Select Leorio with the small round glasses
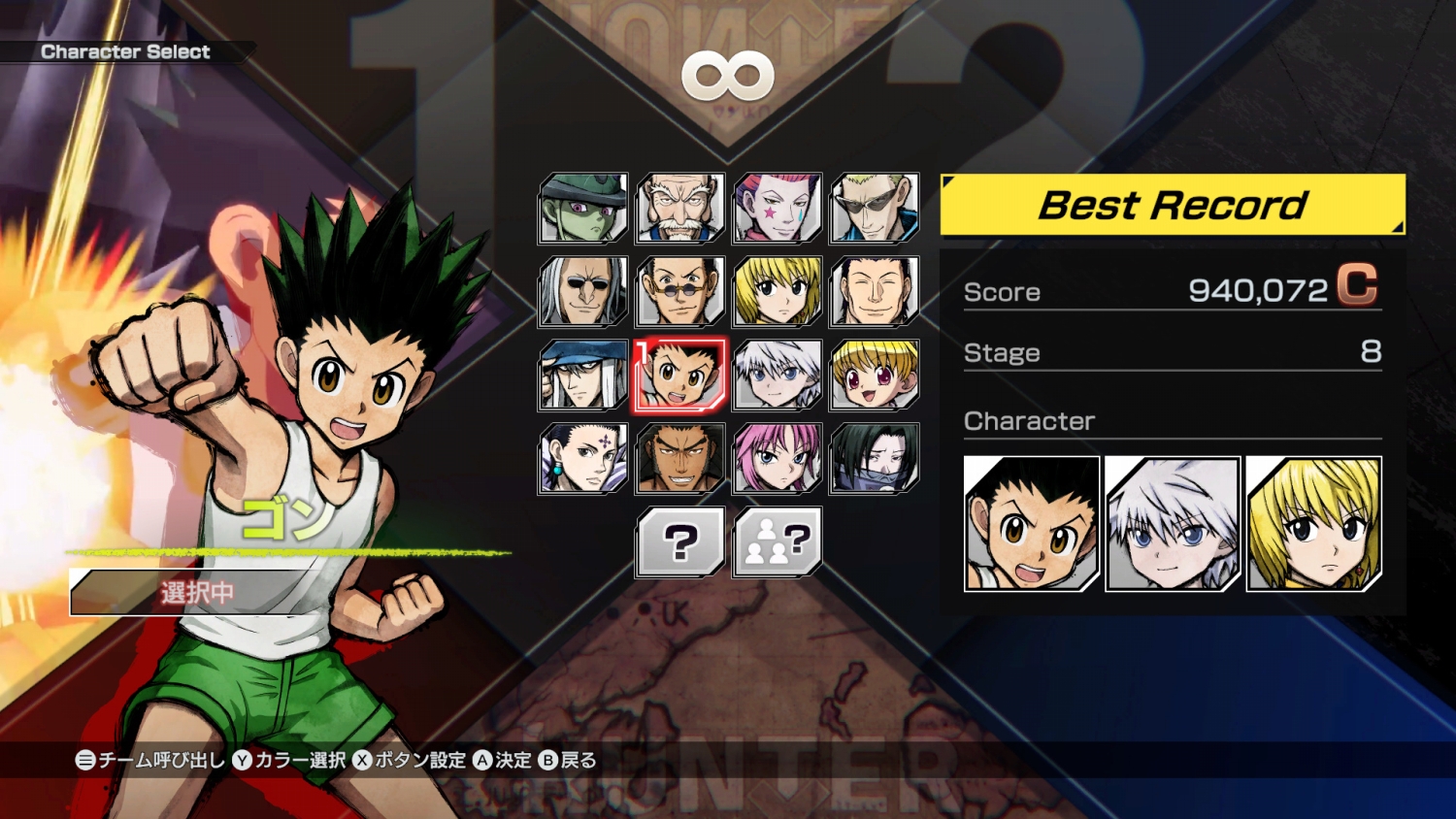The width and height of the screenshot is (1456, 819). pos(680,291)
